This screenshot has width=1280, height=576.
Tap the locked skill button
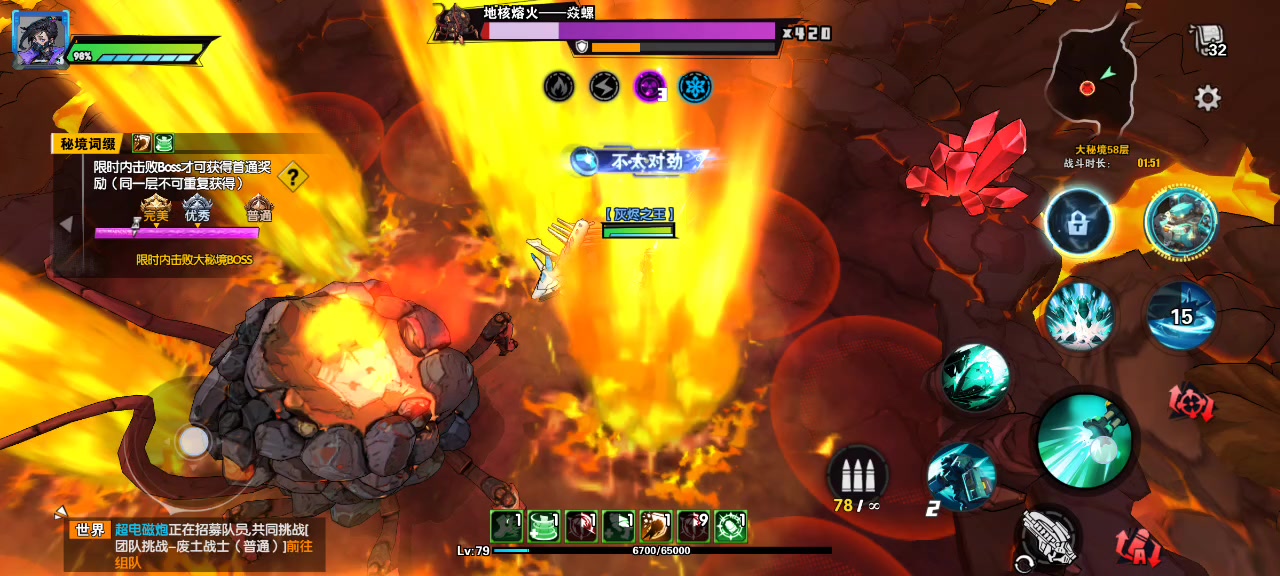[x=1078, y=222]
